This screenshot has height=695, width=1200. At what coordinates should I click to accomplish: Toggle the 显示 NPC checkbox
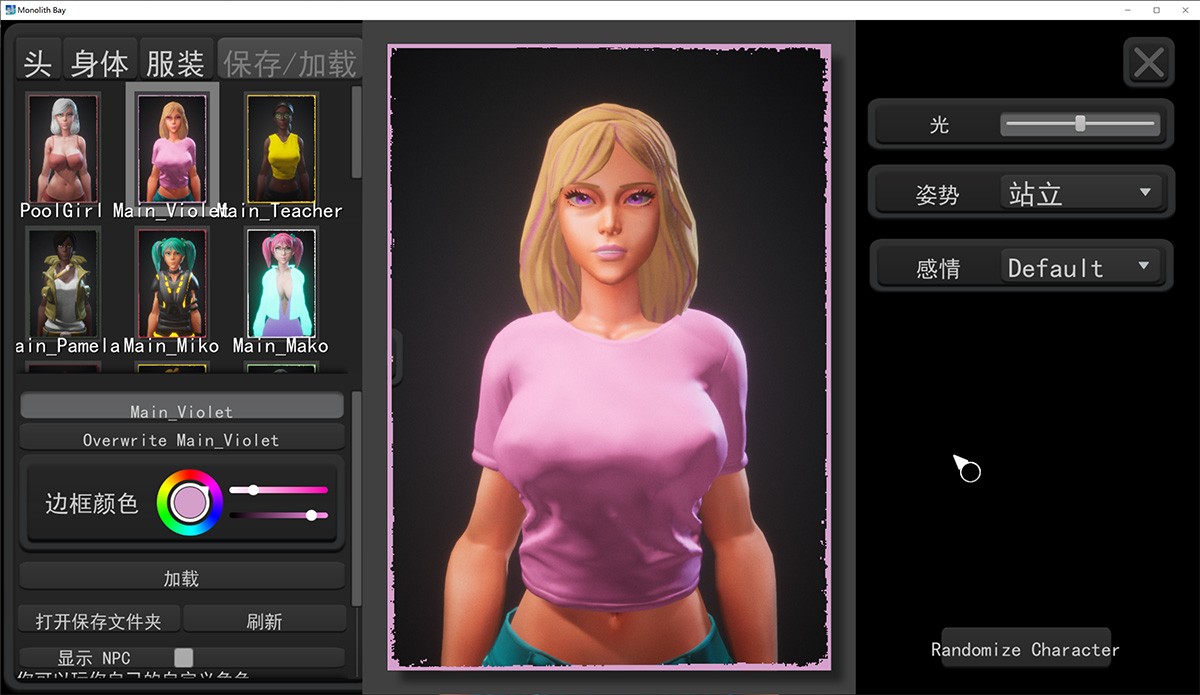point(183,657)
